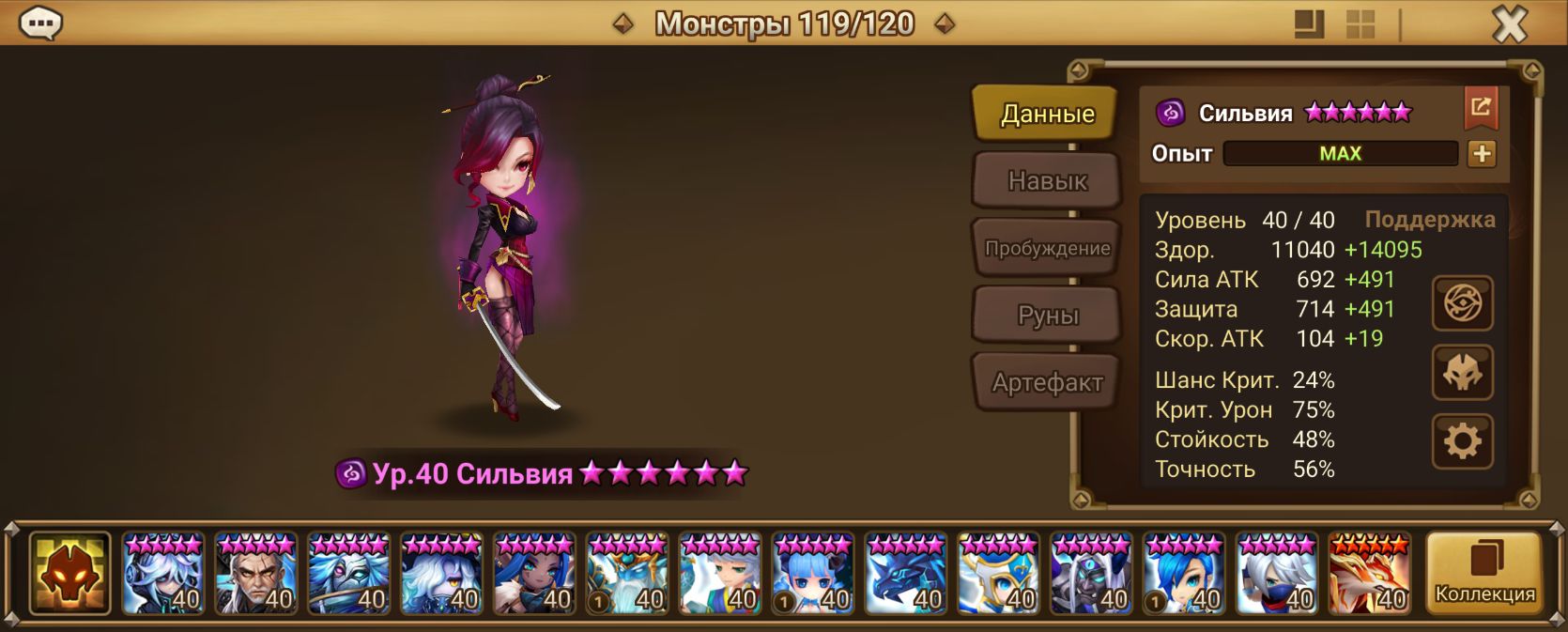Switch to the four-square grid view

1360,24
